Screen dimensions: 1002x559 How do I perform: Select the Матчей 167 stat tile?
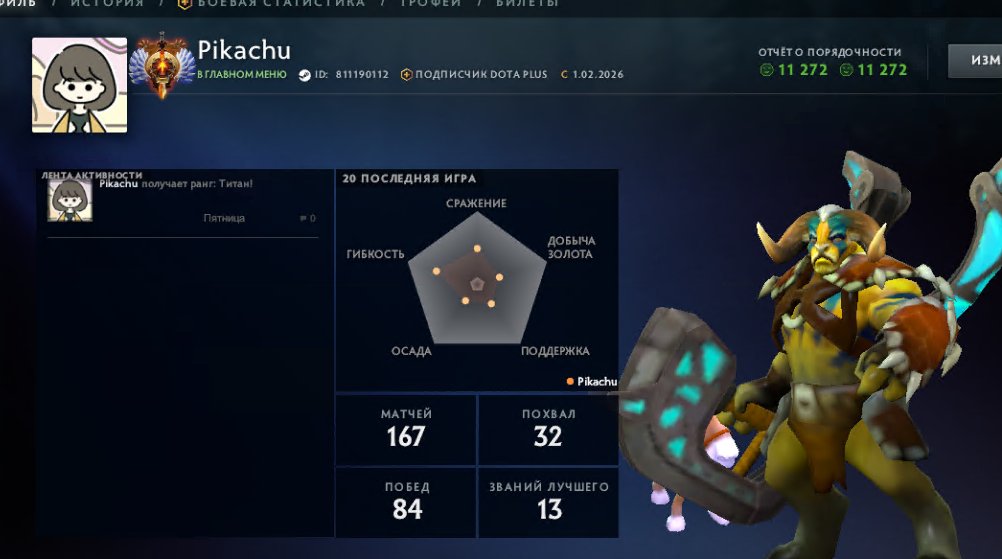click(406, 429)
